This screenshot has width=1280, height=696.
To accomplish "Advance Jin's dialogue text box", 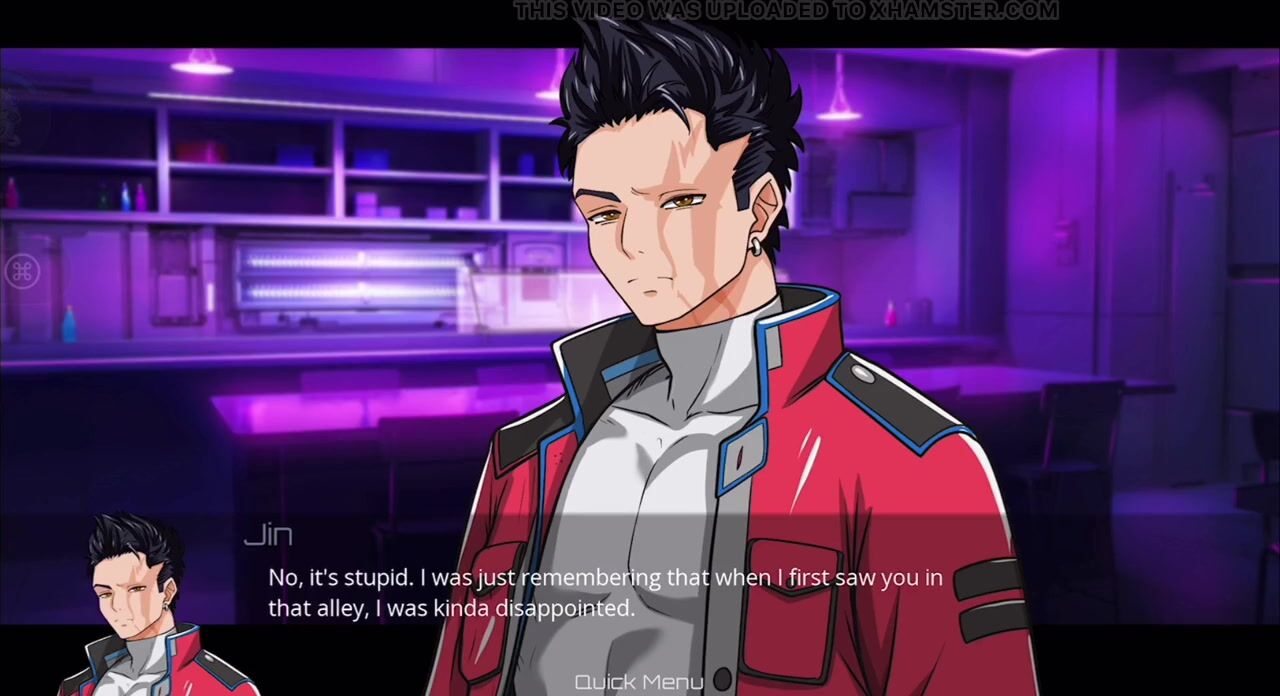I will [x=604, y=592].
